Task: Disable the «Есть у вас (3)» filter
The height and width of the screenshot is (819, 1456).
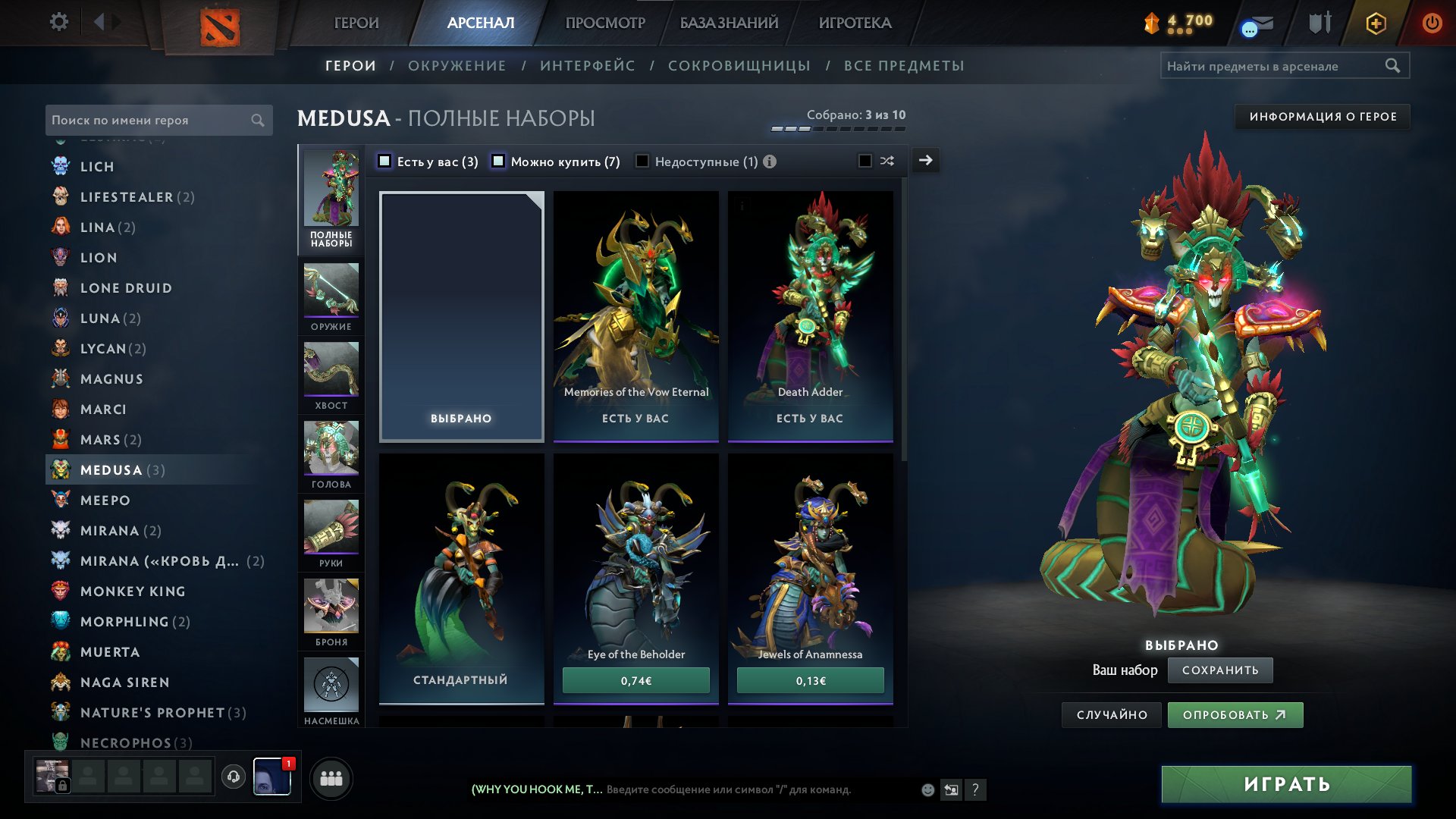Action: pyautogui.click(x=385, y=162)
